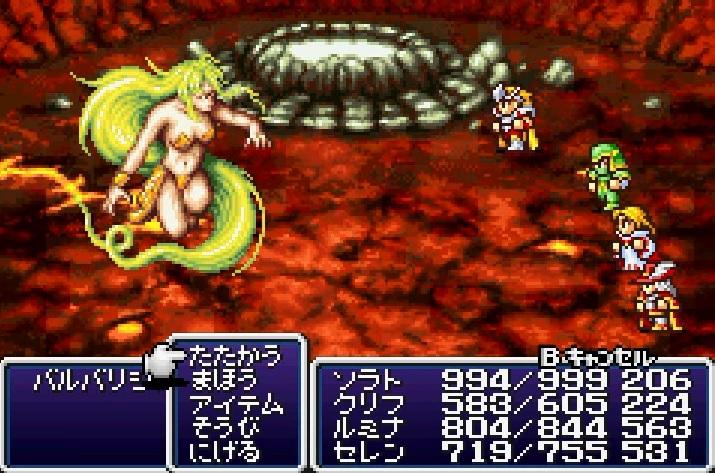The width and height of the screenshot is (715, 473).
Task: Click the enemy name バルバリシア
Action: coord(88,381)
